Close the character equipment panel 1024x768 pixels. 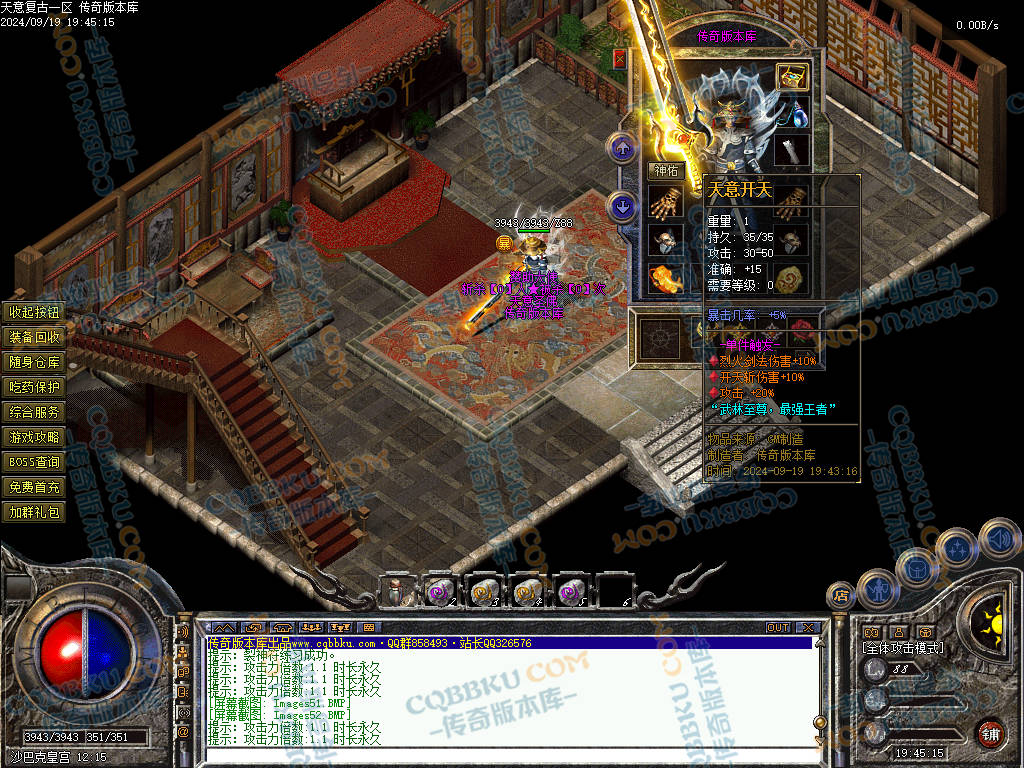[x=620, y=59]
